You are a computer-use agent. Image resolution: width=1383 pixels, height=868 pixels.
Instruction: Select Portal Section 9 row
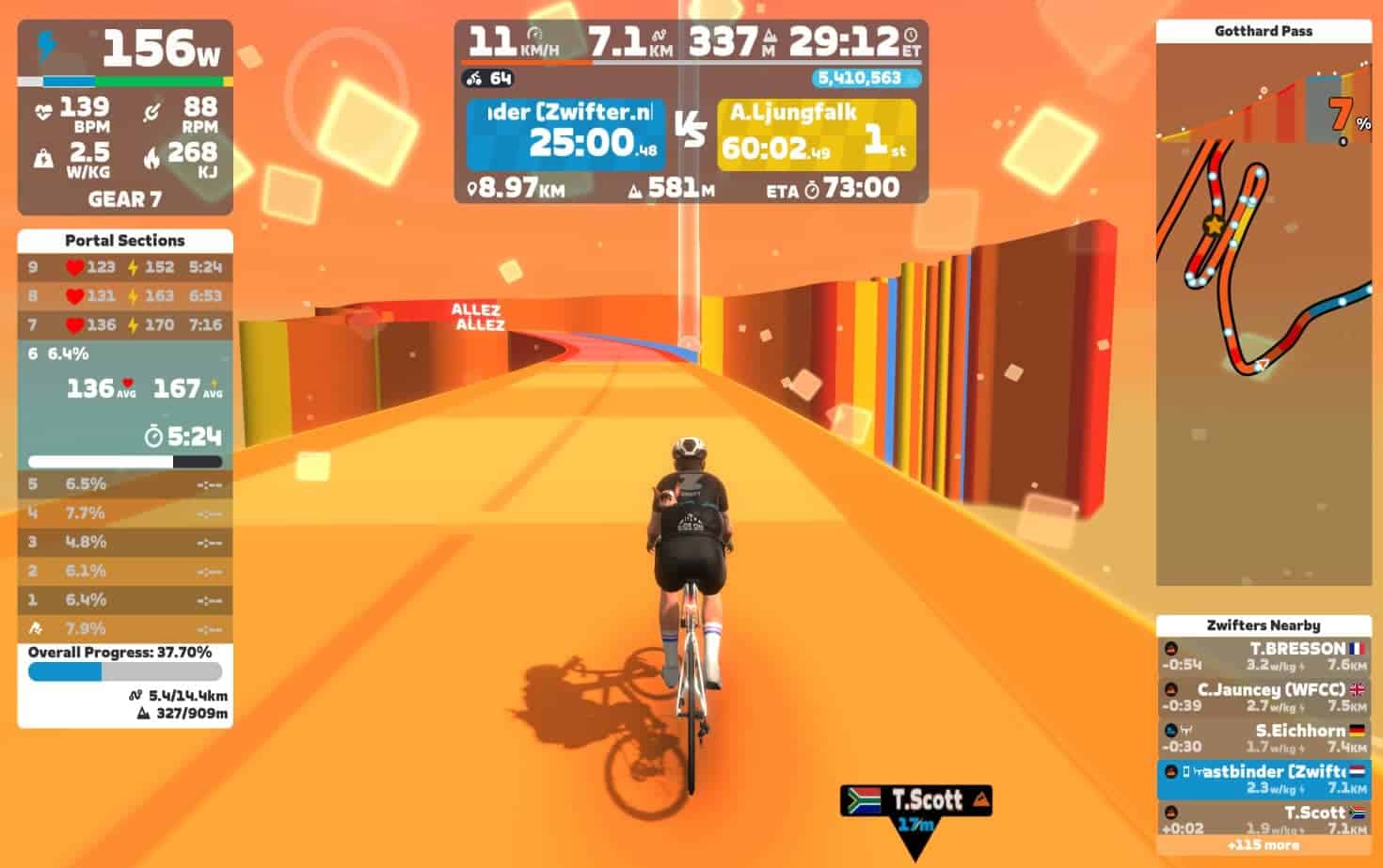125,267
